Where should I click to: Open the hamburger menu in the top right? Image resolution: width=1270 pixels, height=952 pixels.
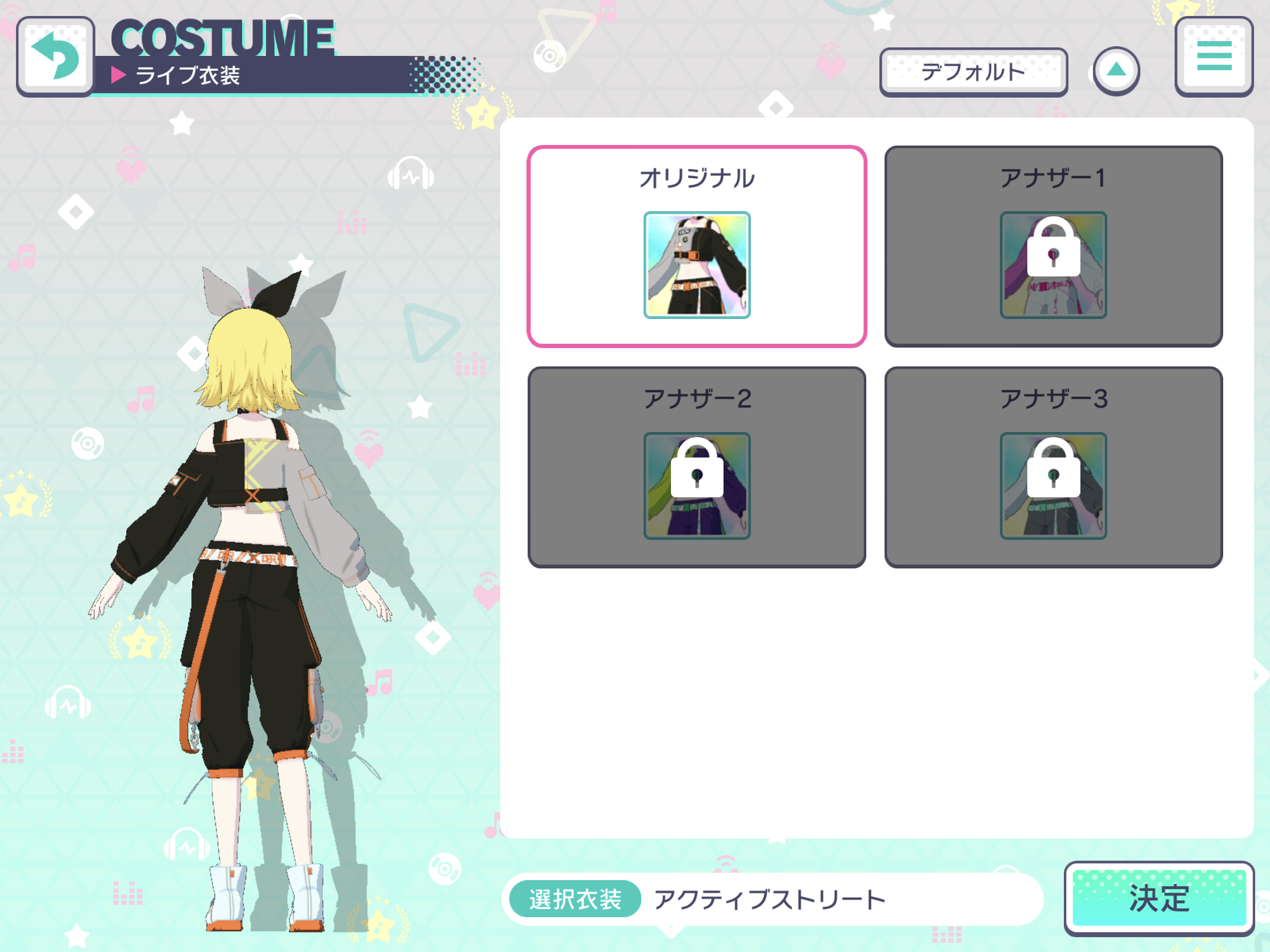[1214, 56]
